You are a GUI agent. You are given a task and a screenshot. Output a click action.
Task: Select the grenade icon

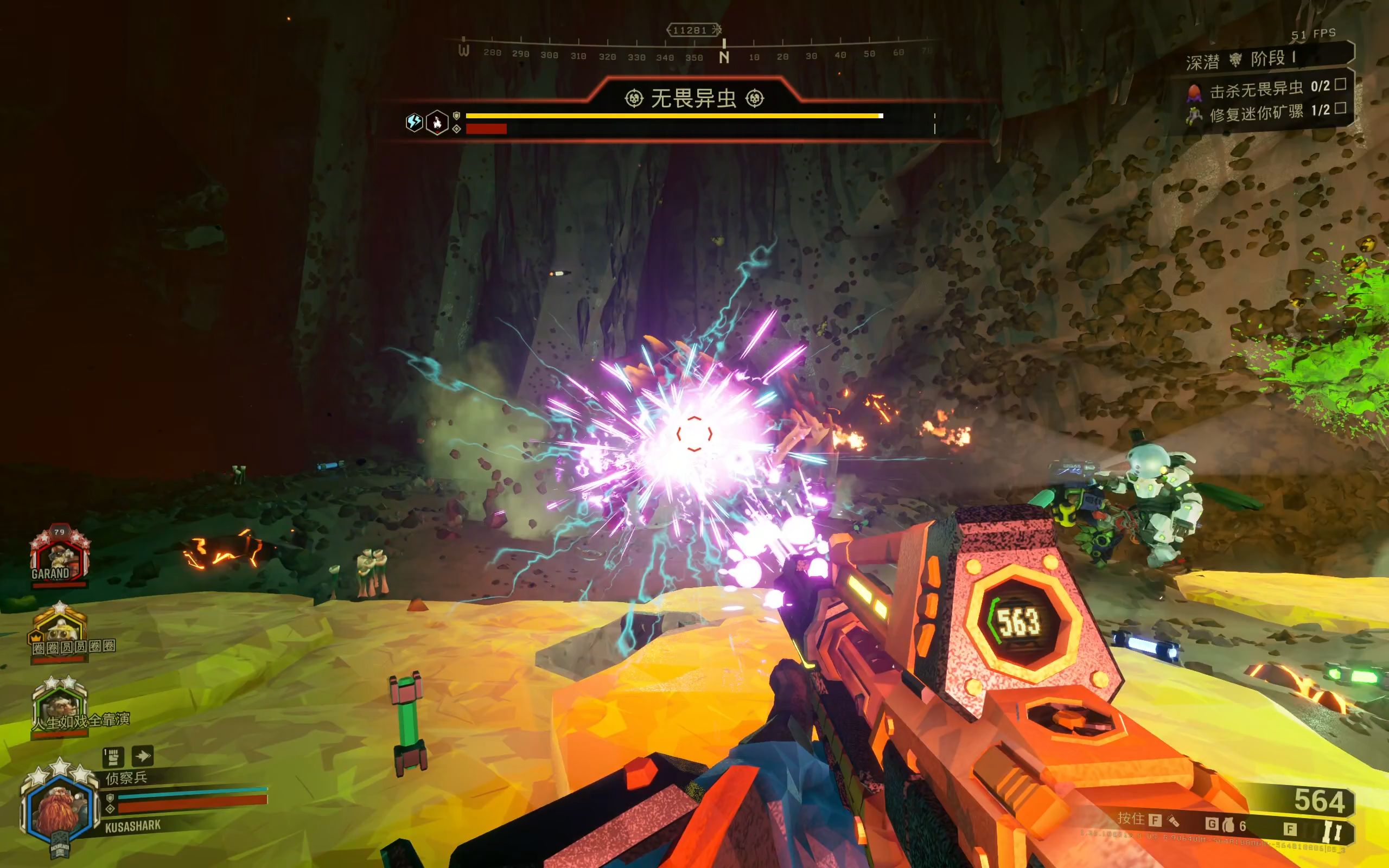[1228, 825]
